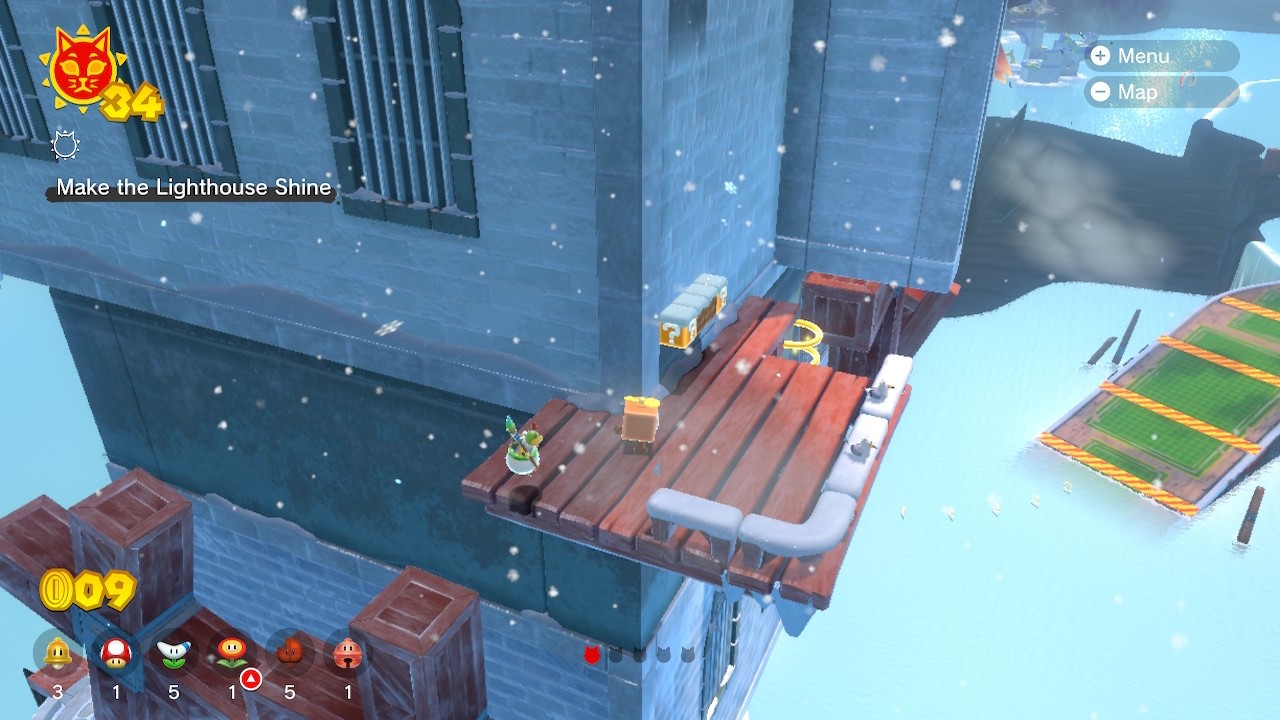
Task: Select the Lucky Bell in stock
Action: (348, 653)
